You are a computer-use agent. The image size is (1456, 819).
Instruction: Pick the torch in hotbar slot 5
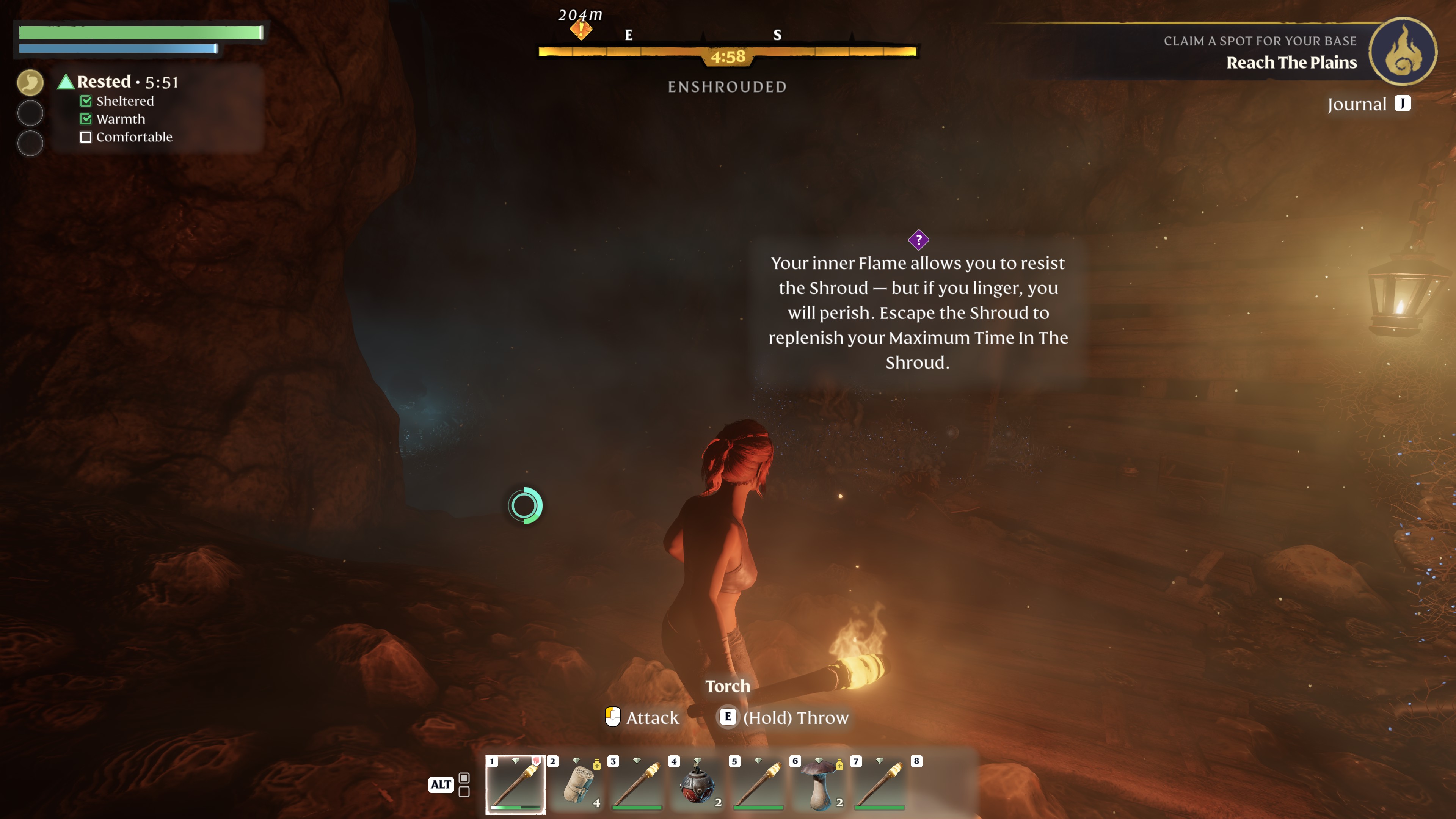click(758, 784)
